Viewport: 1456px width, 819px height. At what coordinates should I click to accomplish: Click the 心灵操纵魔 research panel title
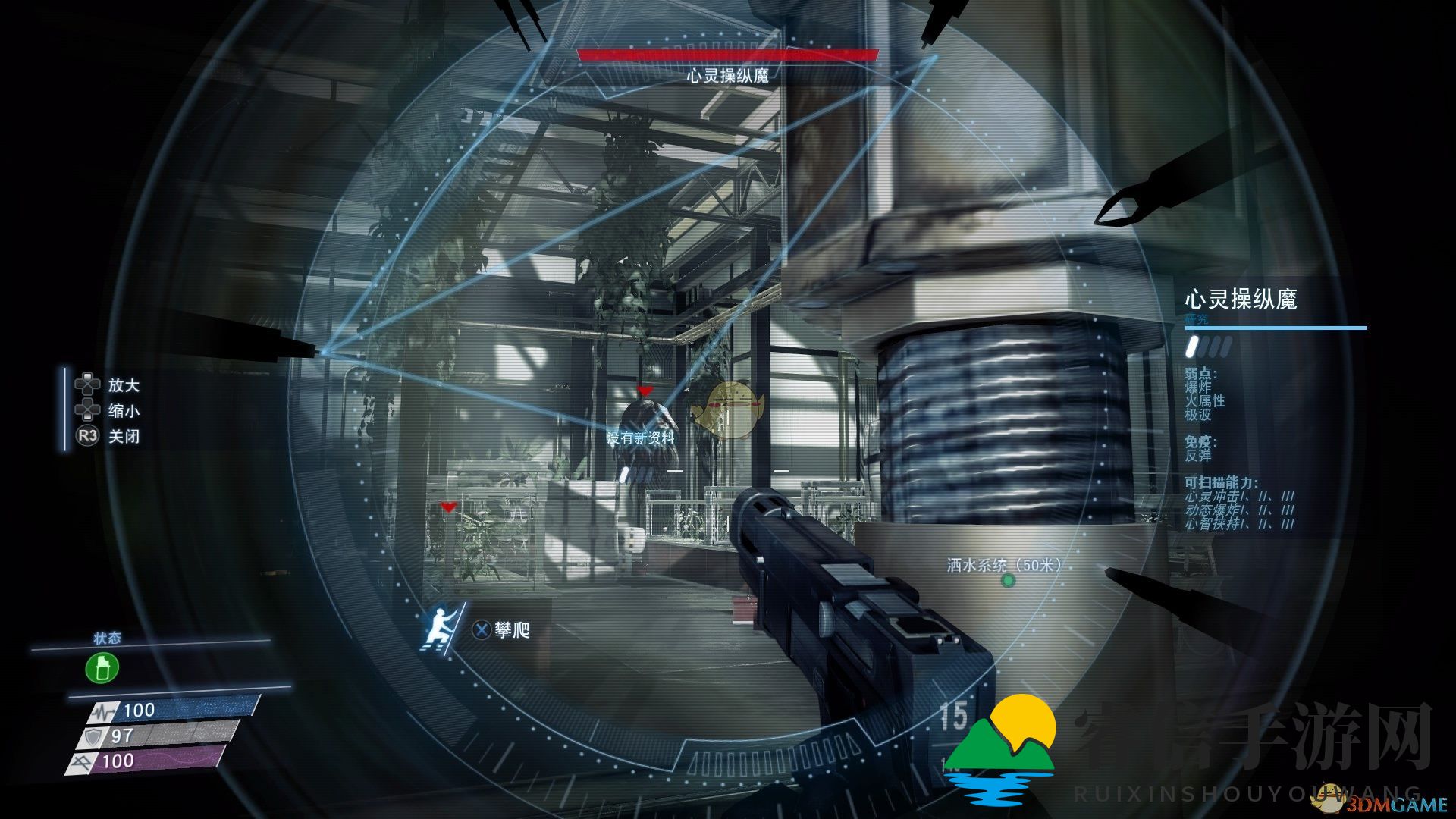point(1241,300)
